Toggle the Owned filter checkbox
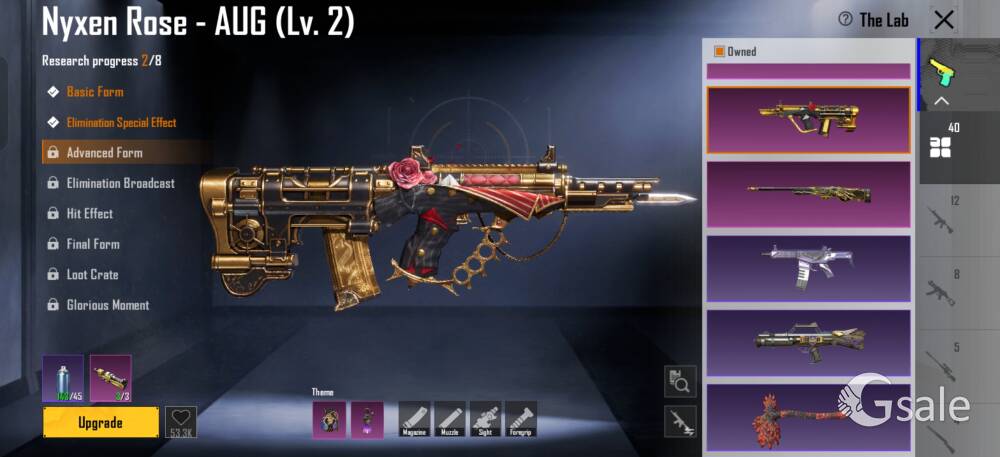This screenshot has width=1000, height=457. (719, 52)
